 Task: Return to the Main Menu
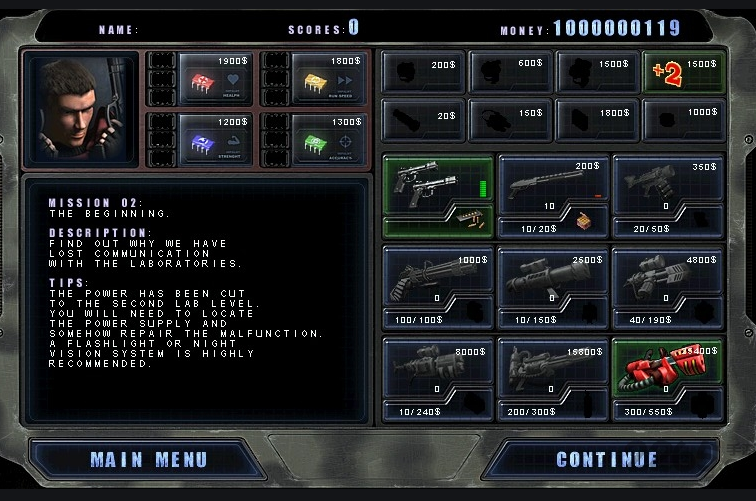tap(148, 460)
